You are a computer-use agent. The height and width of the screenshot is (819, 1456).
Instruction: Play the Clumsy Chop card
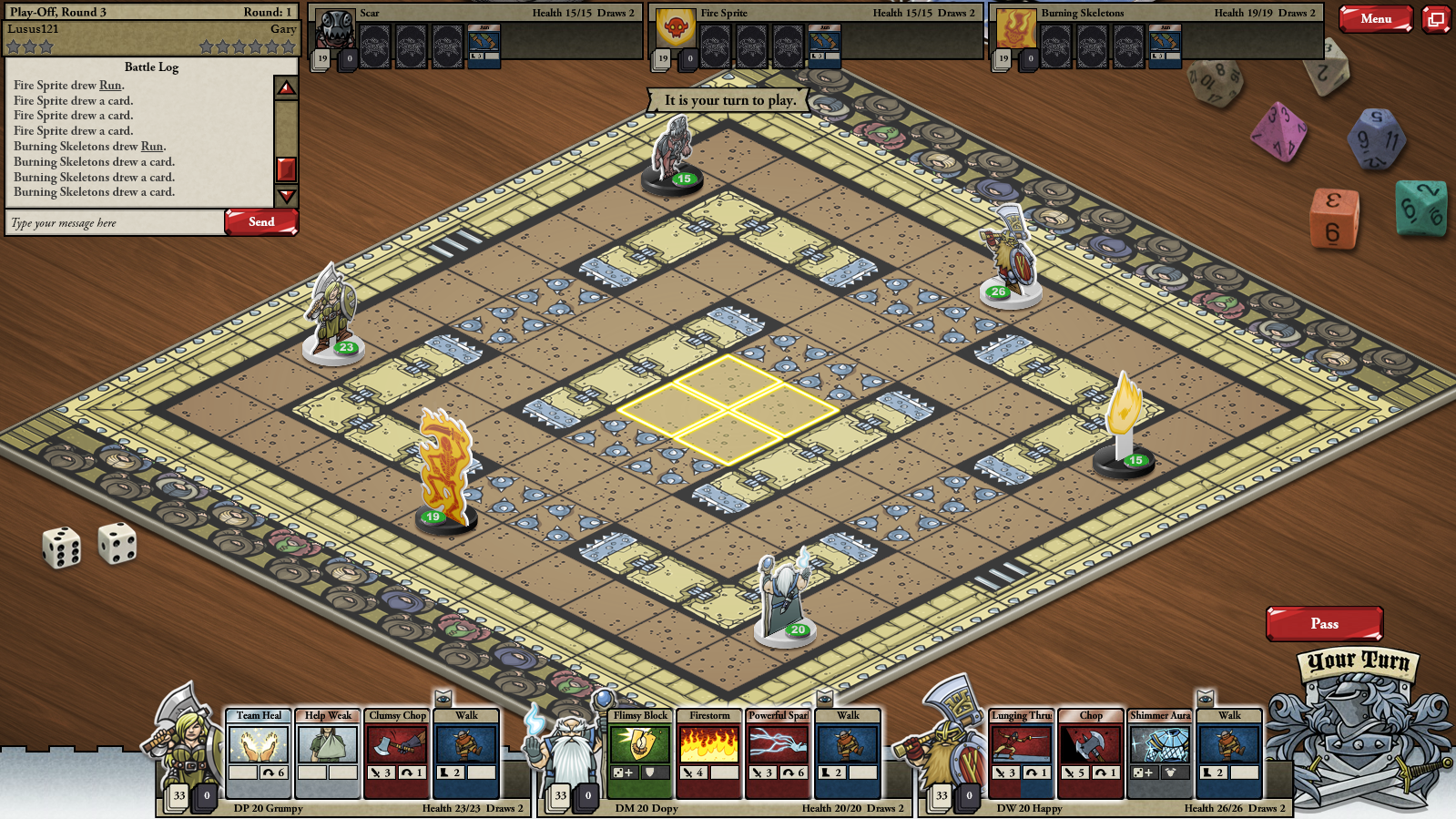click(397, 752)
